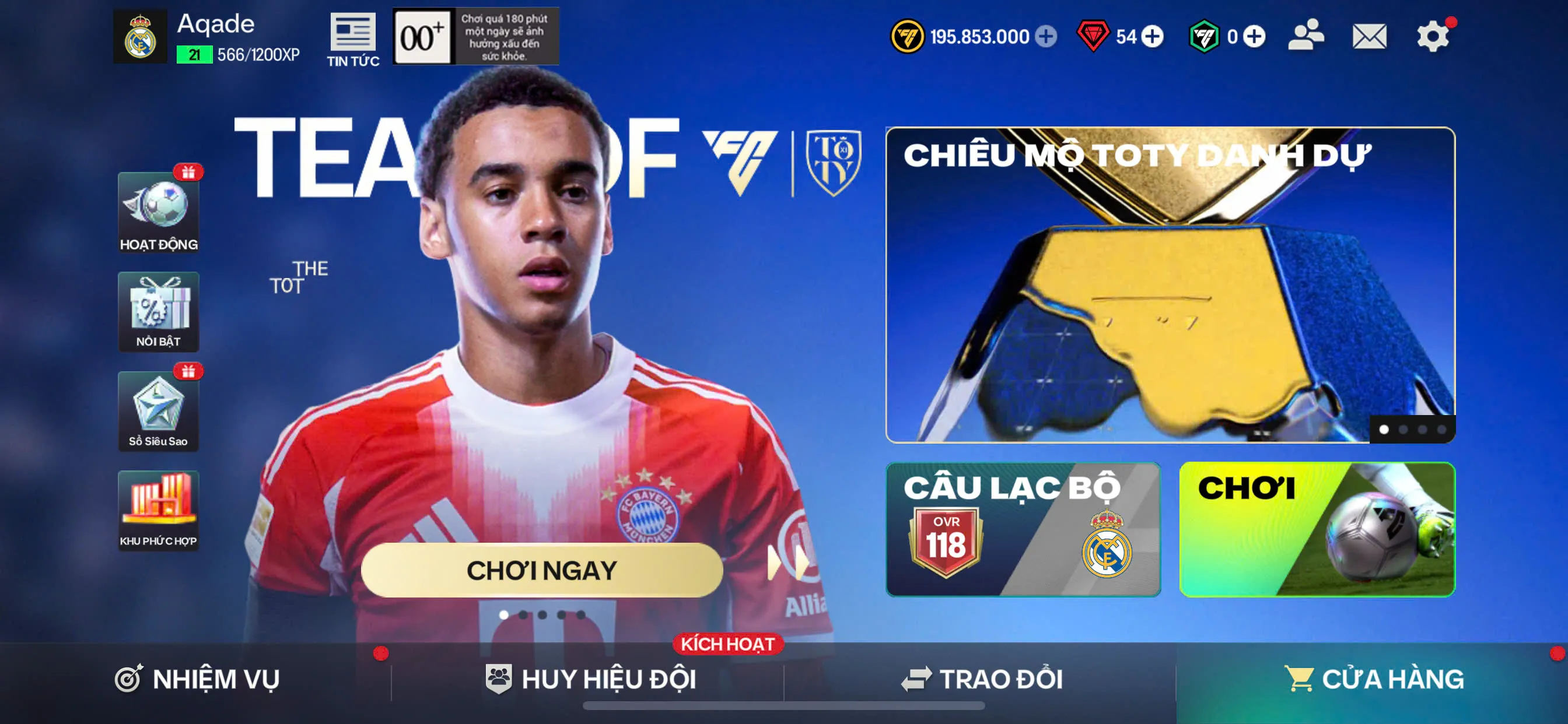
Task: Open Huy Hiệu Đội team badges
Action: pyautogui.click(x=590, y=679)
